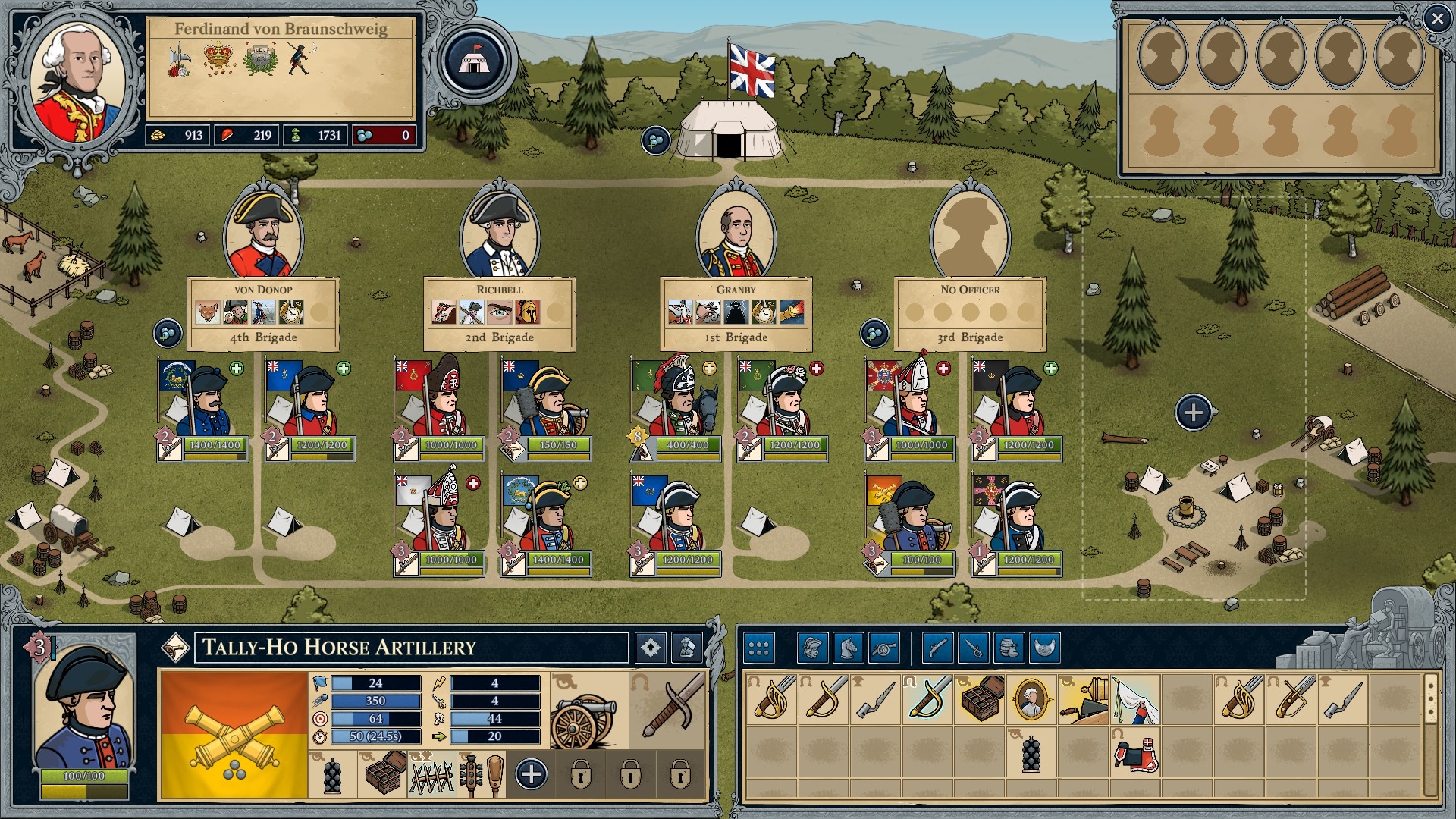Pick the officer portrait medallion item

click(x=1031, y=698)
